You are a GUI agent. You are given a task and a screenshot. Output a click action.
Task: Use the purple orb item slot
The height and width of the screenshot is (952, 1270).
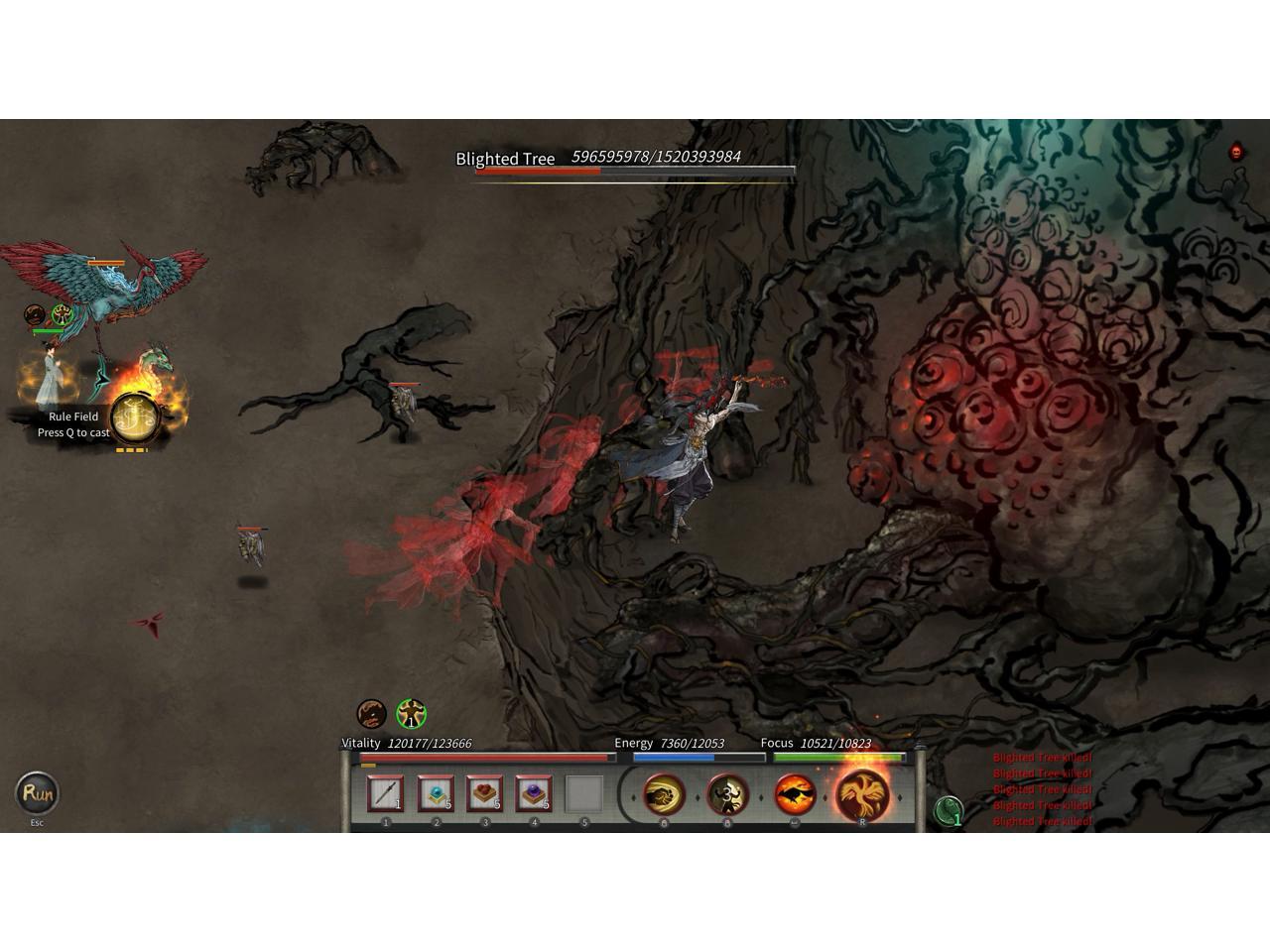pyautogui.click(x=534, y=793)
